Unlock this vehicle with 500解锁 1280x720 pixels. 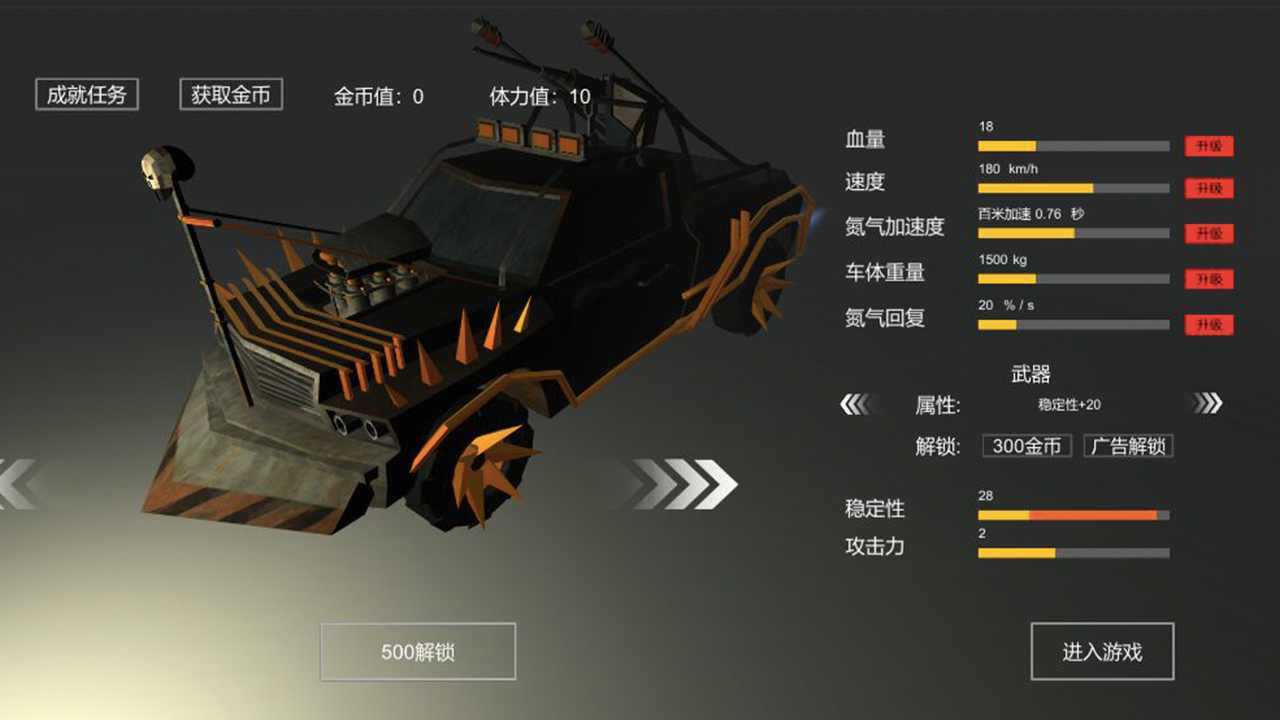[x=417, y=651]
